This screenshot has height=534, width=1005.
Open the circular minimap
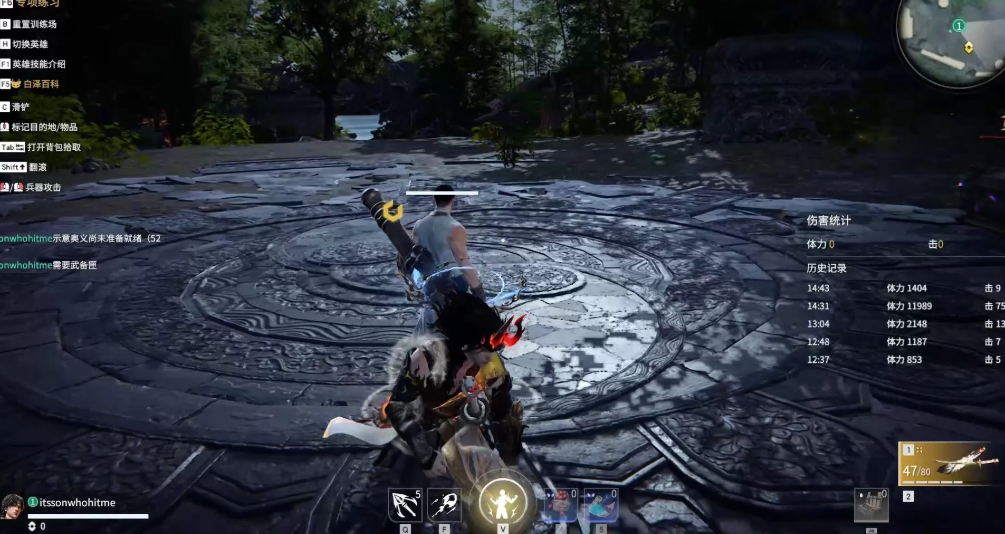click(952, 40)
